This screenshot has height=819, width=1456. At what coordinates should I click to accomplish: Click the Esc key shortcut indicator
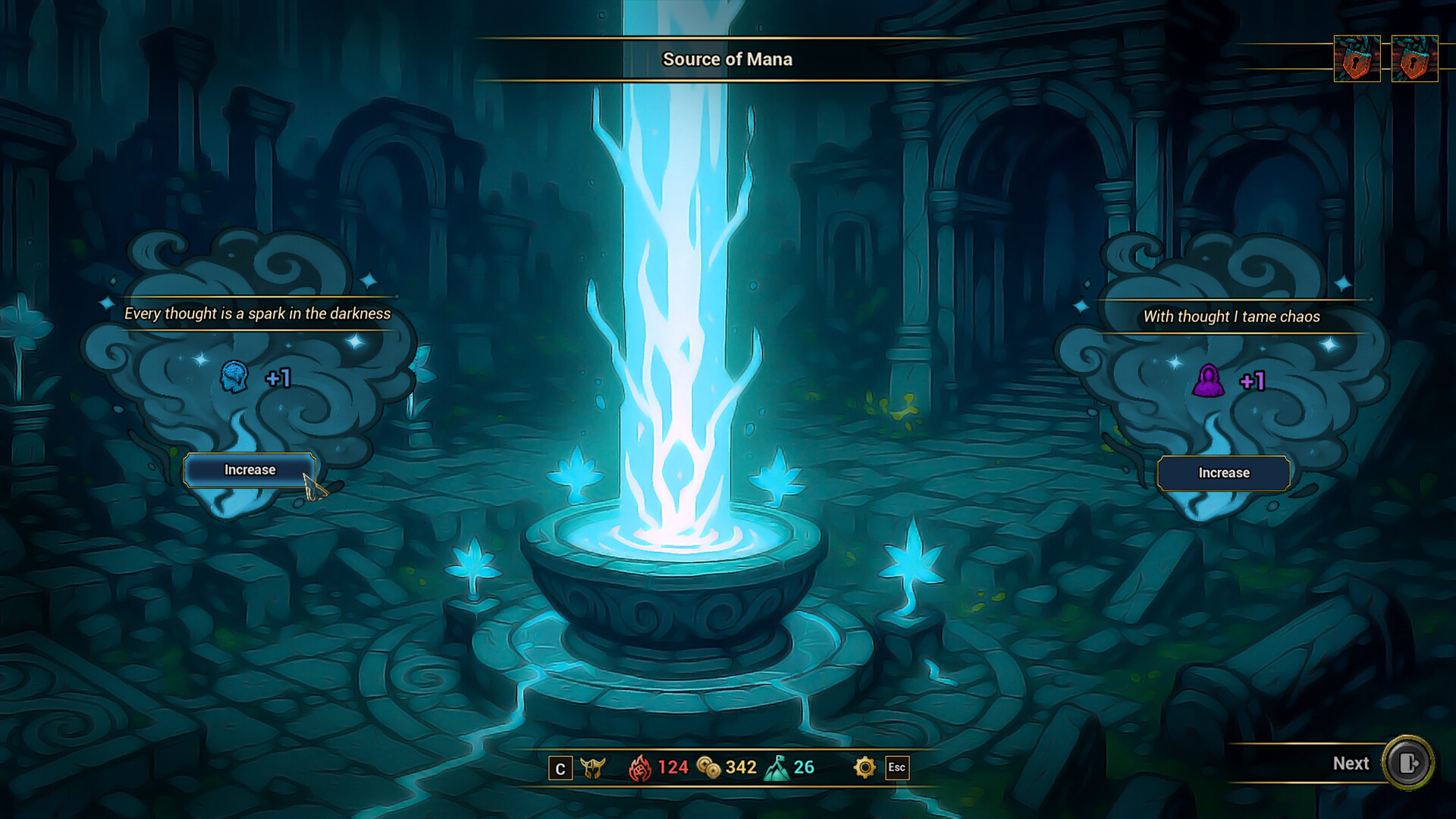tap(898, 767)
